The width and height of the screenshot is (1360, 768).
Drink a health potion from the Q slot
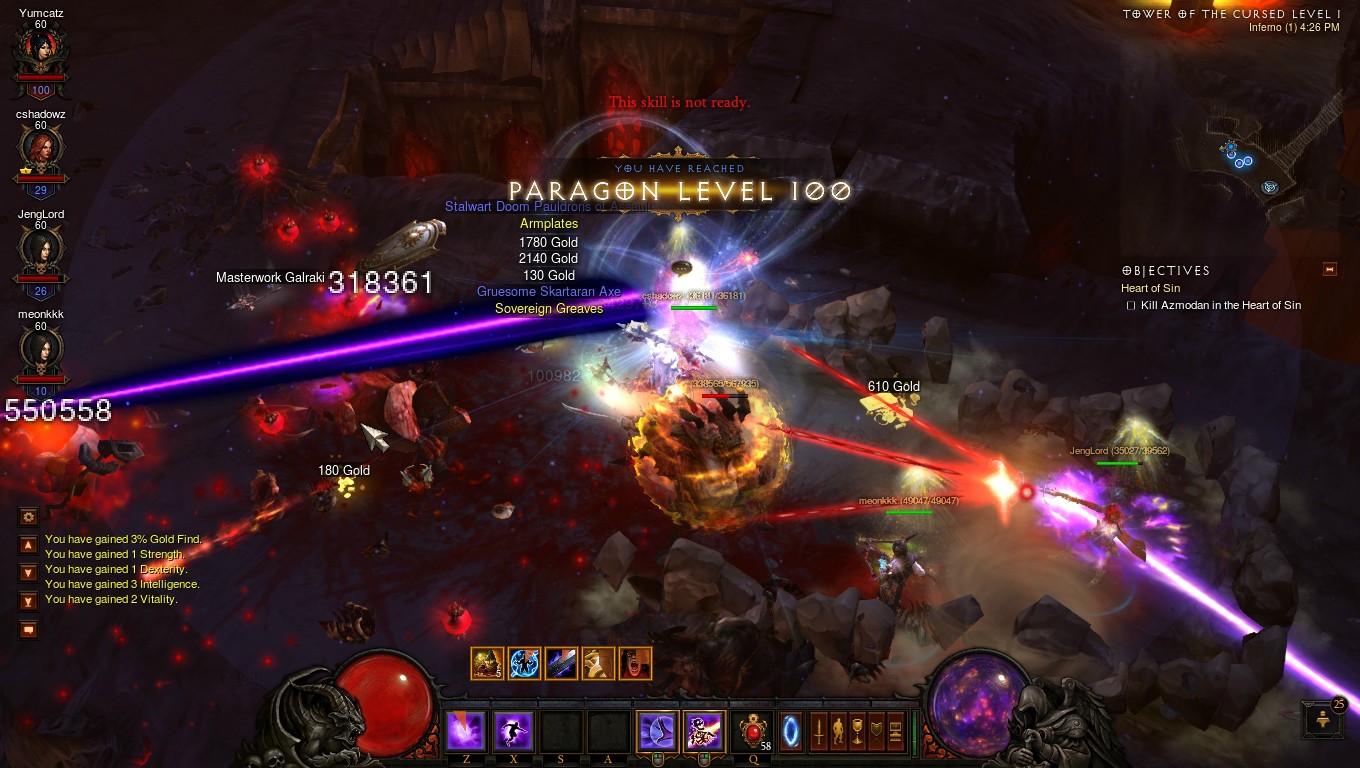click(x=752, y=732)
